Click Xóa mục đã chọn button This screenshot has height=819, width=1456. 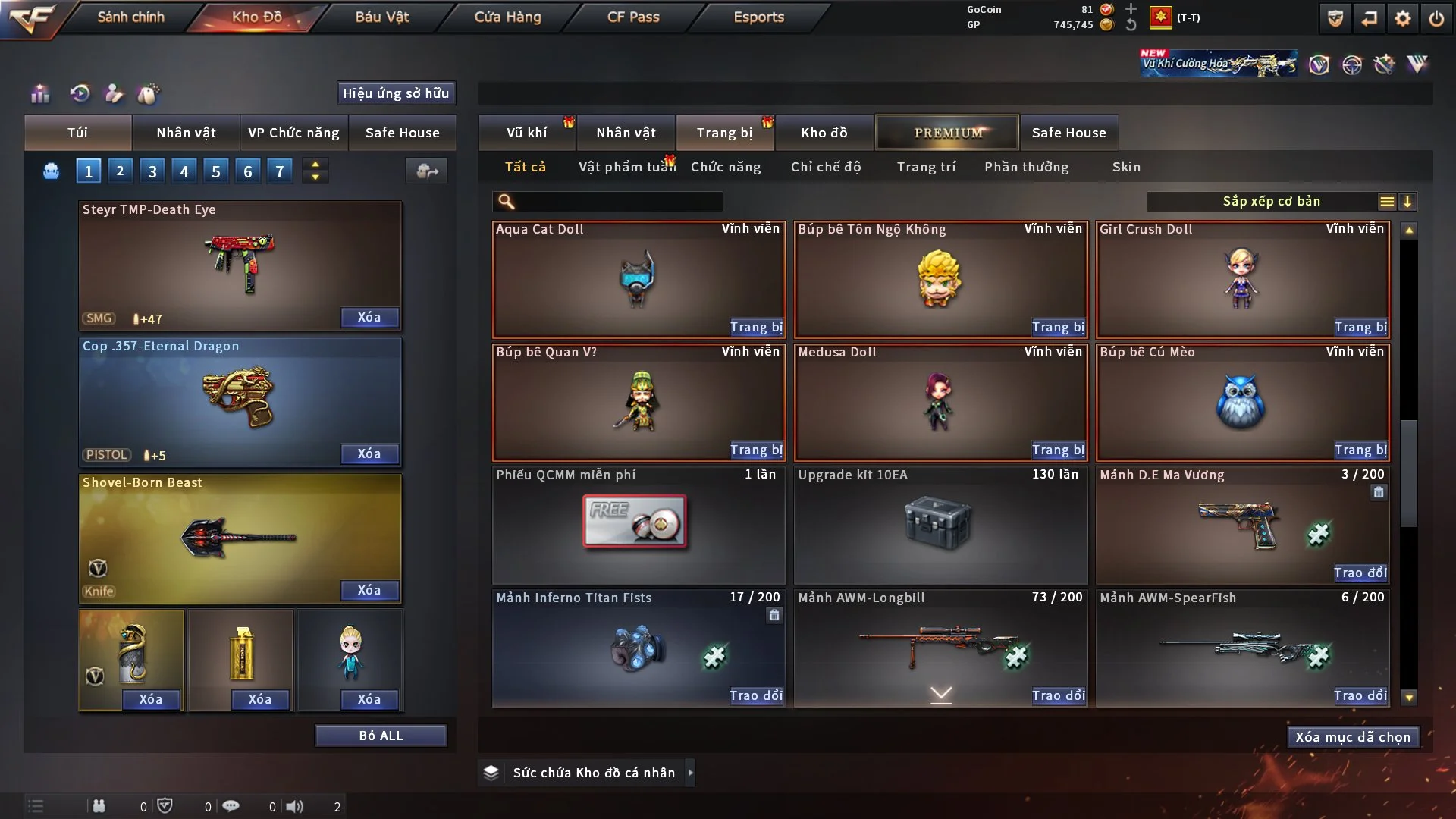click(x=1352, y=737)
